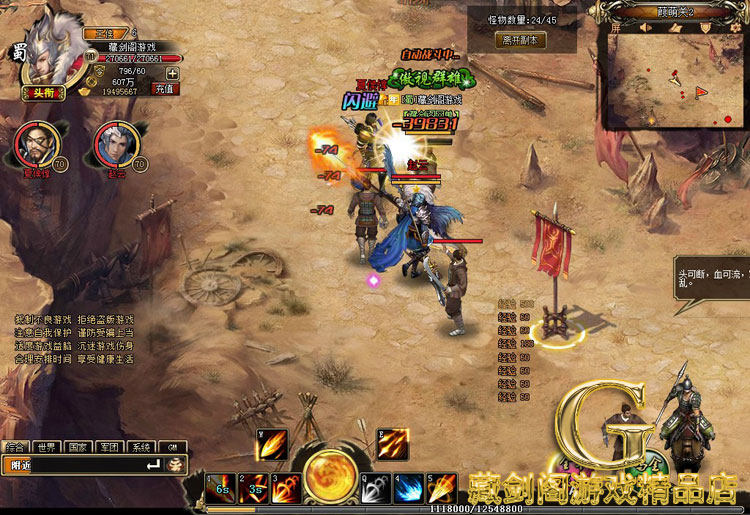Use the blue ice burst skill
The height and width of the screenshot is (515, 750).
407,488
